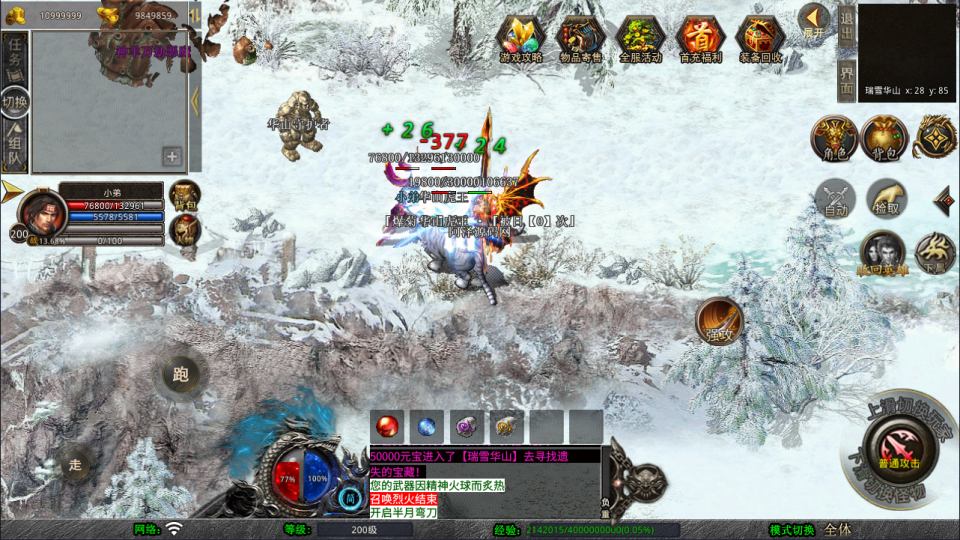Toggle 自动 auto-combat
The image size is (960, 540).
pyautogui.click(x=835, y=197)
